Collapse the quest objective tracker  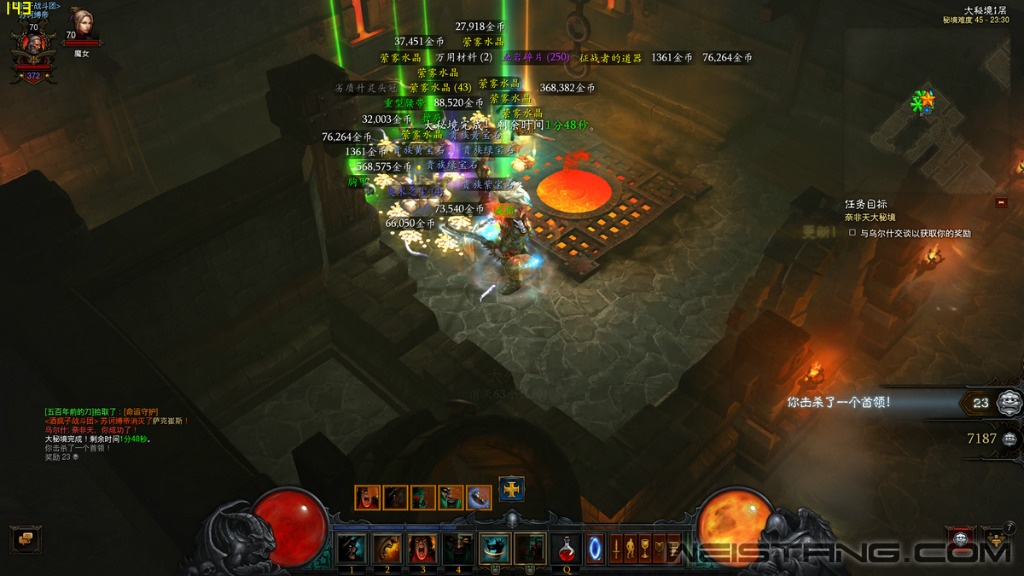(x=1001, y=203)
